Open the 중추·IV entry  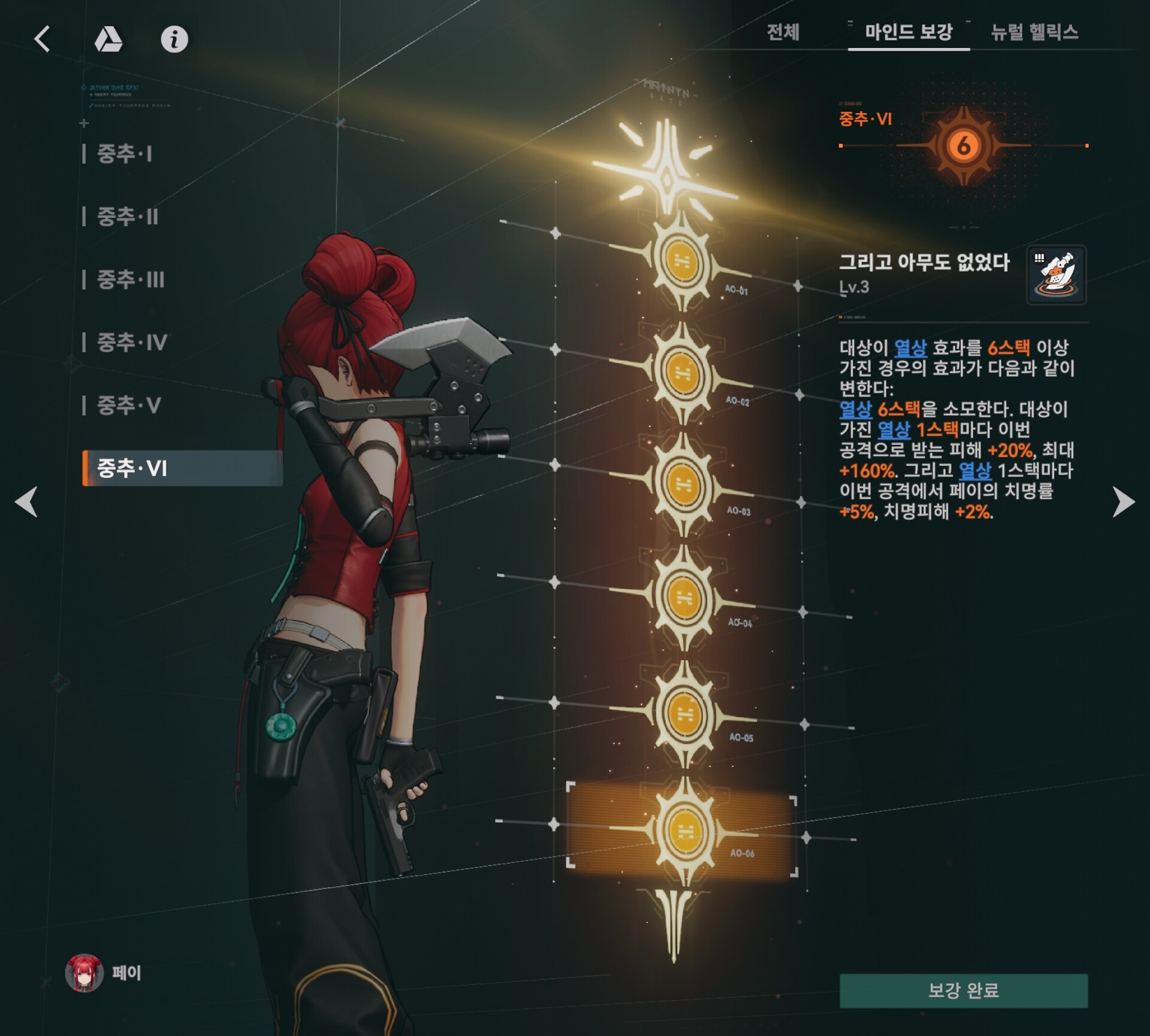pos(132,343)
